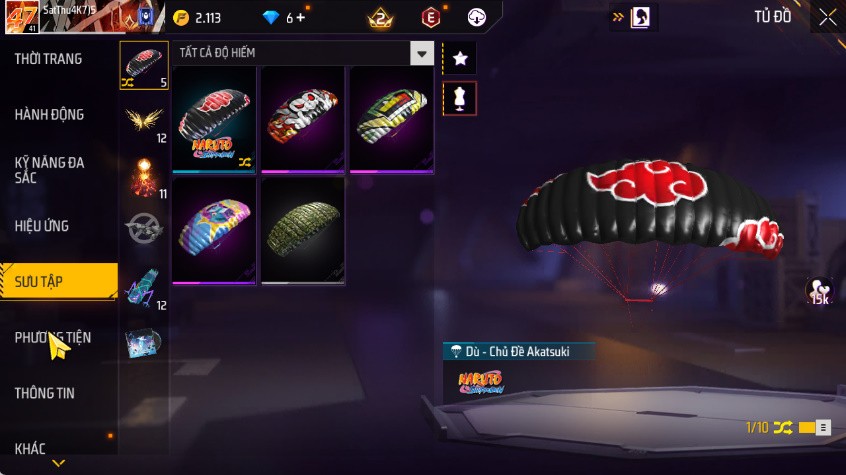Select the yellow and green striped parachute
This screenshot has height=475, width=846.
pos(391,121)
